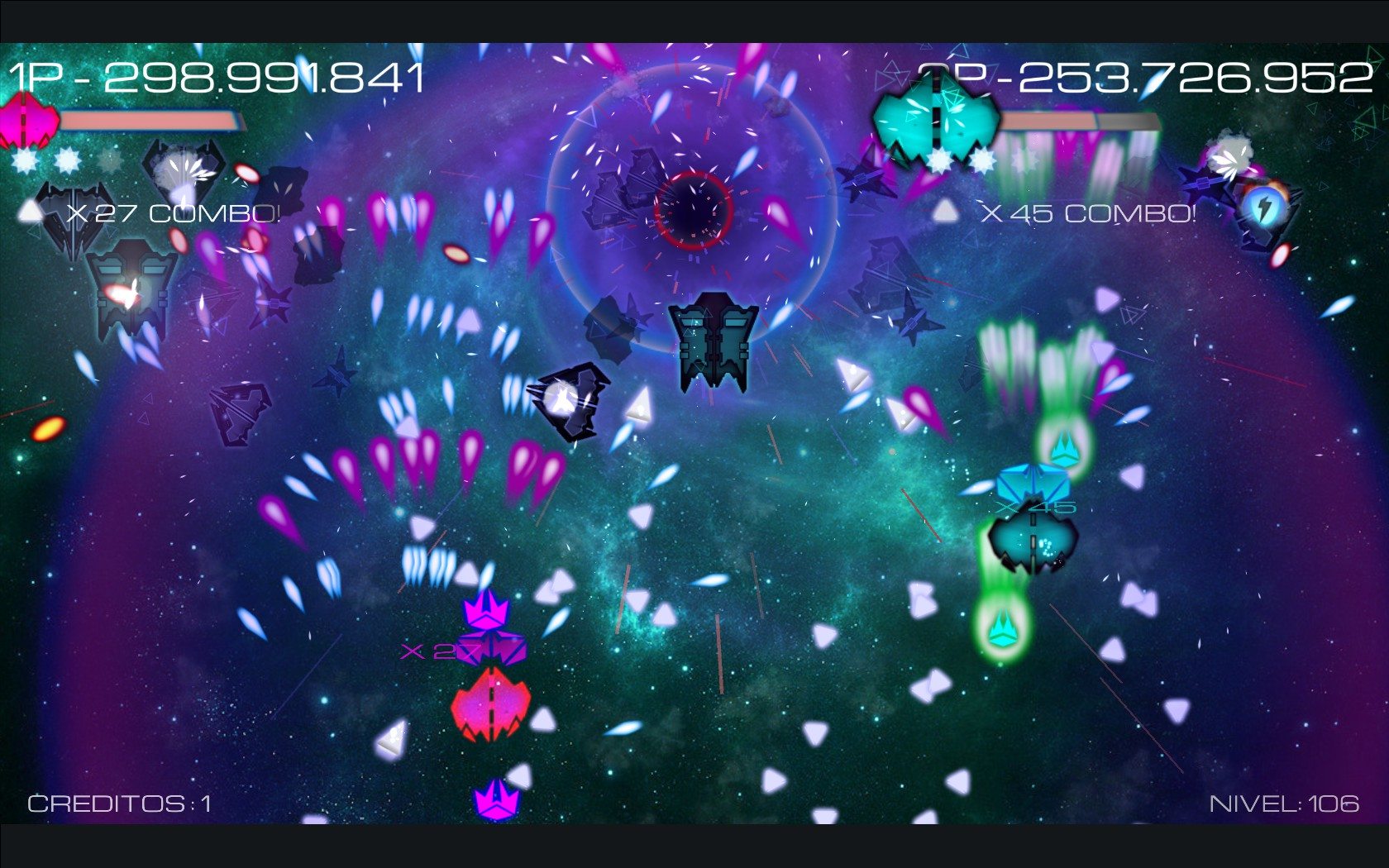Click the first bomb star icon for Player 1
This screenshot has height=868, width=1389.
tap(25, 160)
